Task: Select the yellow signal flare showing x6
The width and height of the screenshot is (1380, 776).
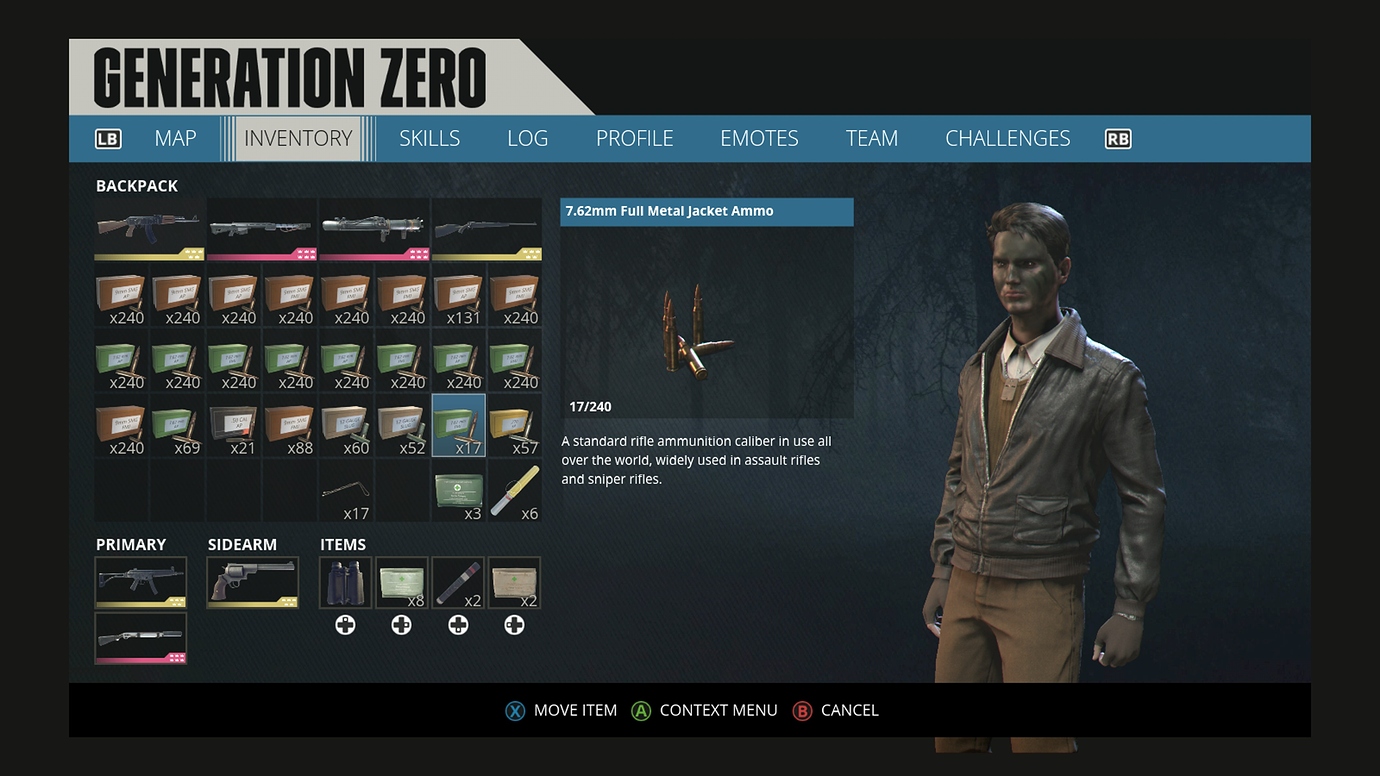Action: [514, 492]
